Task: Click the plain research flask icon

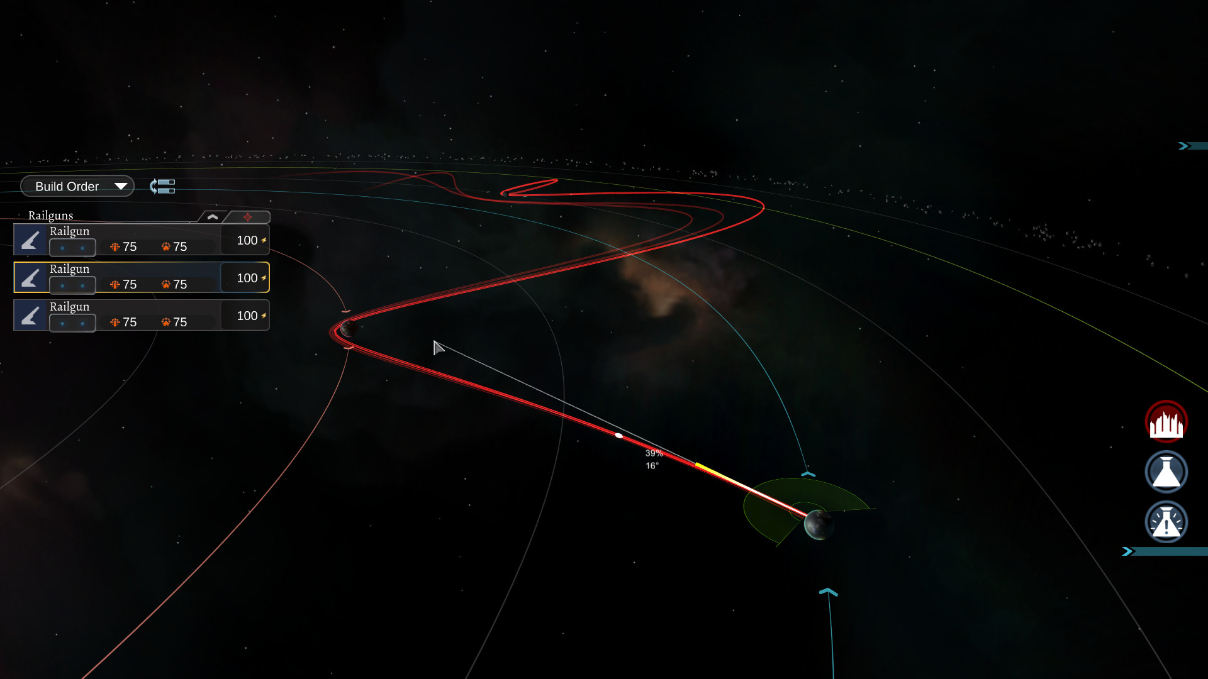Action: [x=1166, y=472]
